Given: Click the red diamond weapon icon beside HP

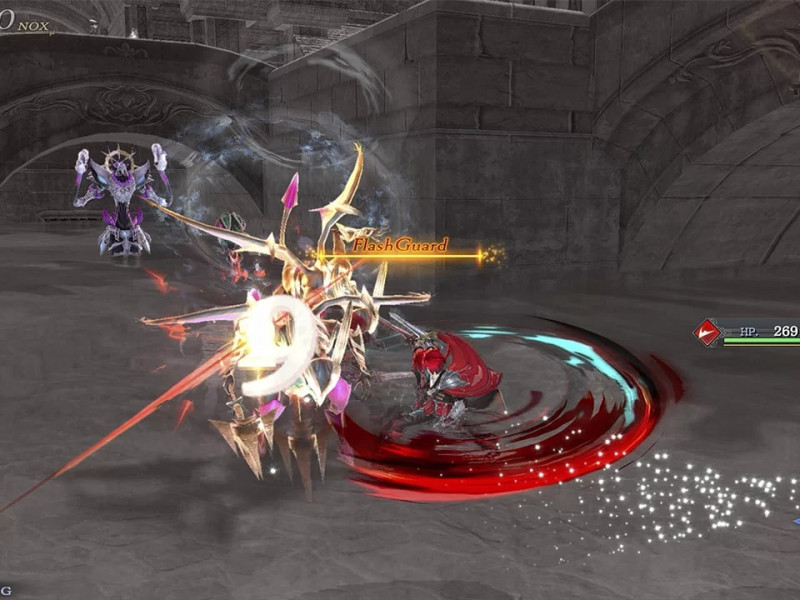Looking at the screenshot, I should click(x=708, y=332).
